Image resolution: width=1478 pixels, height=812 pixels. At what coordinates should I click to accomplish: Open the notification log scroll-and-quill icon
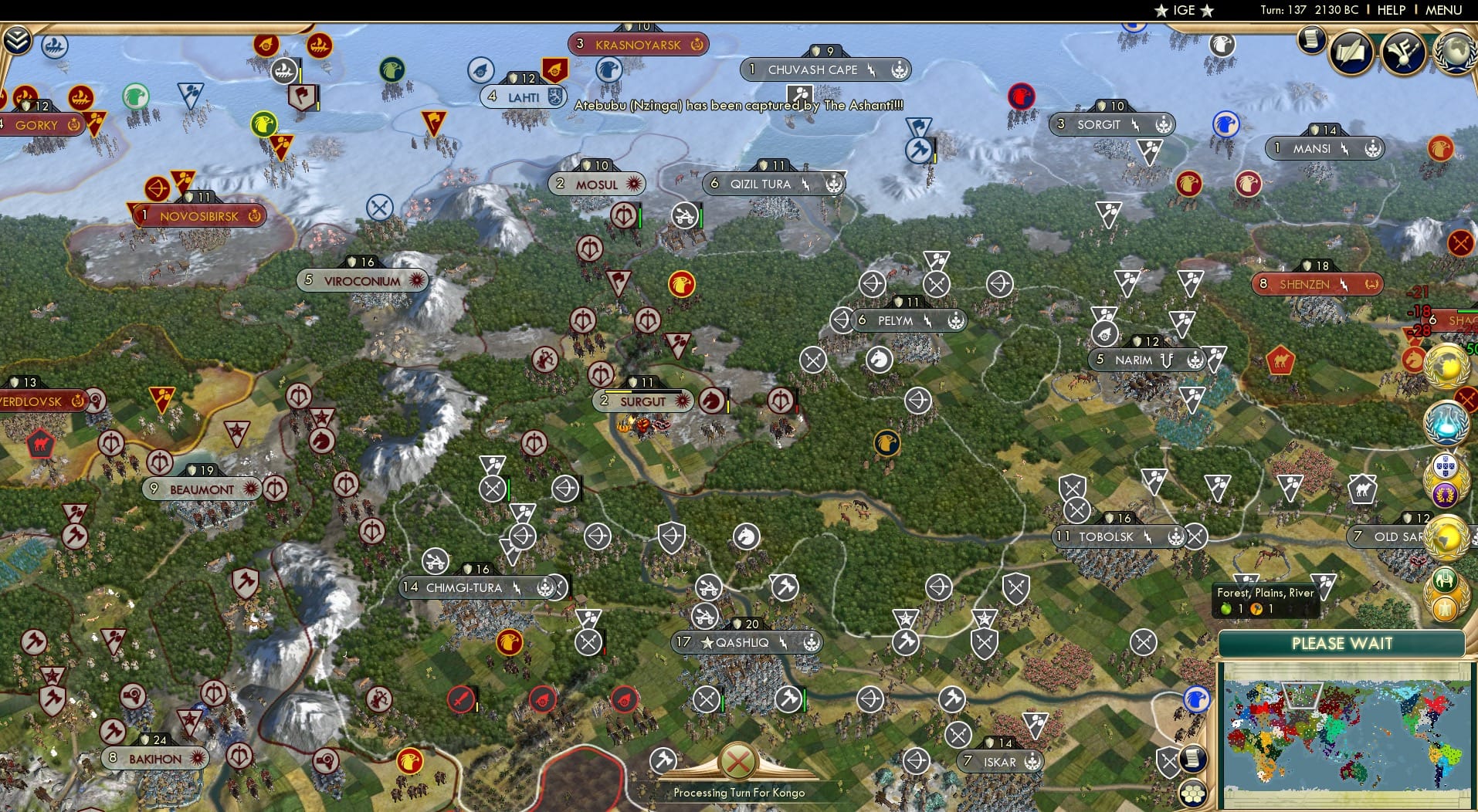(1351, 52)
